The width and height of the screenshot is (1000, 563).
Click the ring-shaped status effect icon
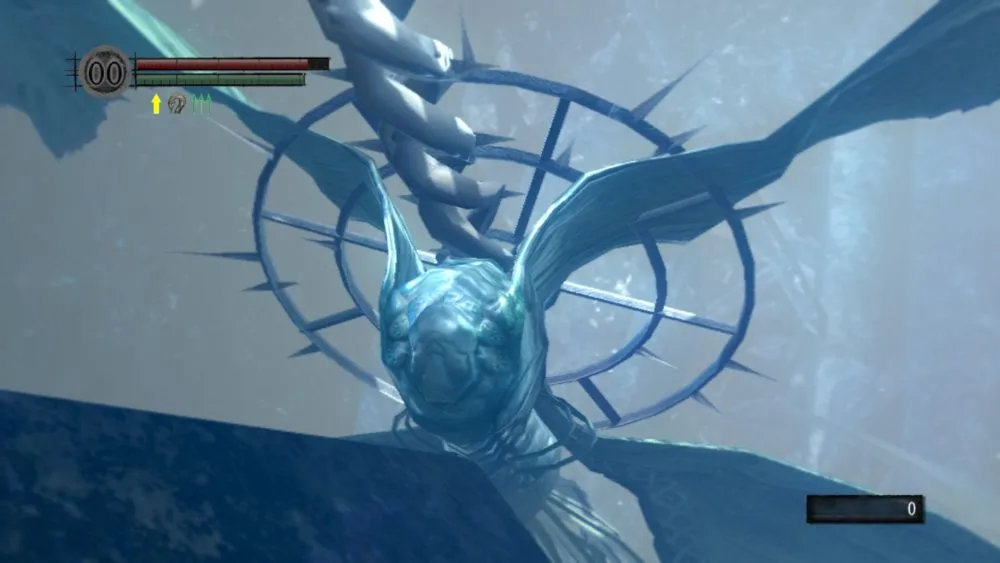point(177,104)
